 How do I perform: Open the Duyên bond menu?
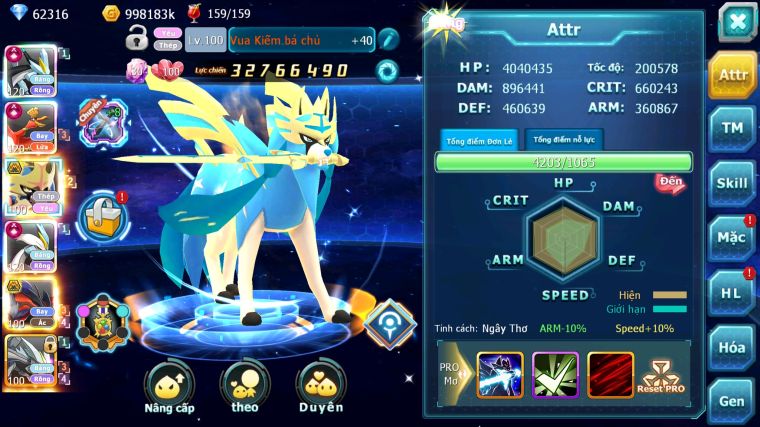click(320, 388)
